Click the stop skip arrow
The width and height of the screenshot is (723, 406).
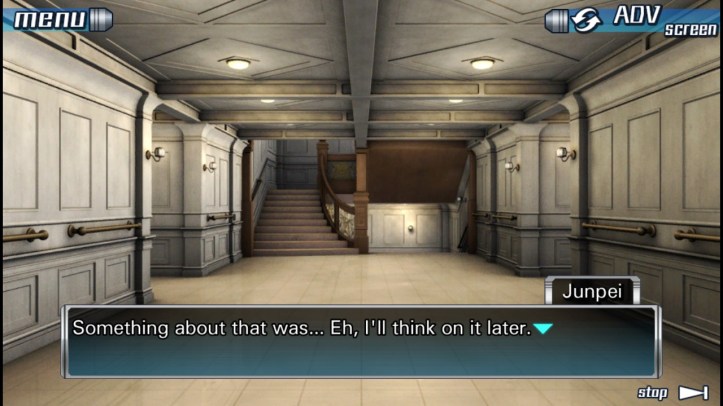[x=693, y=392]
